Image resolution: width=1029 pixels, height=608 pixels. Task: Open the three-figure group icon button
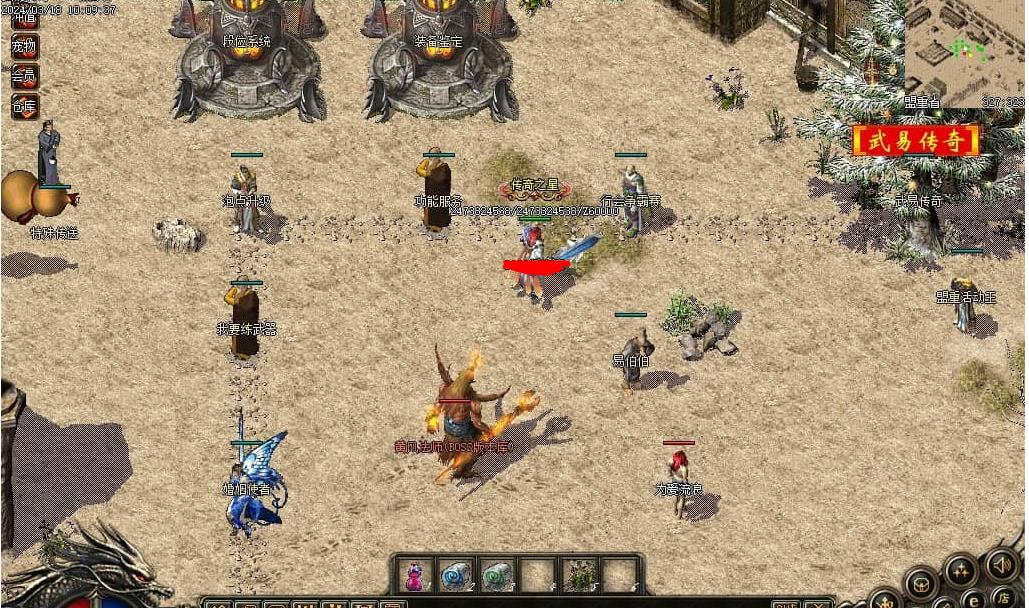point(961,572)
